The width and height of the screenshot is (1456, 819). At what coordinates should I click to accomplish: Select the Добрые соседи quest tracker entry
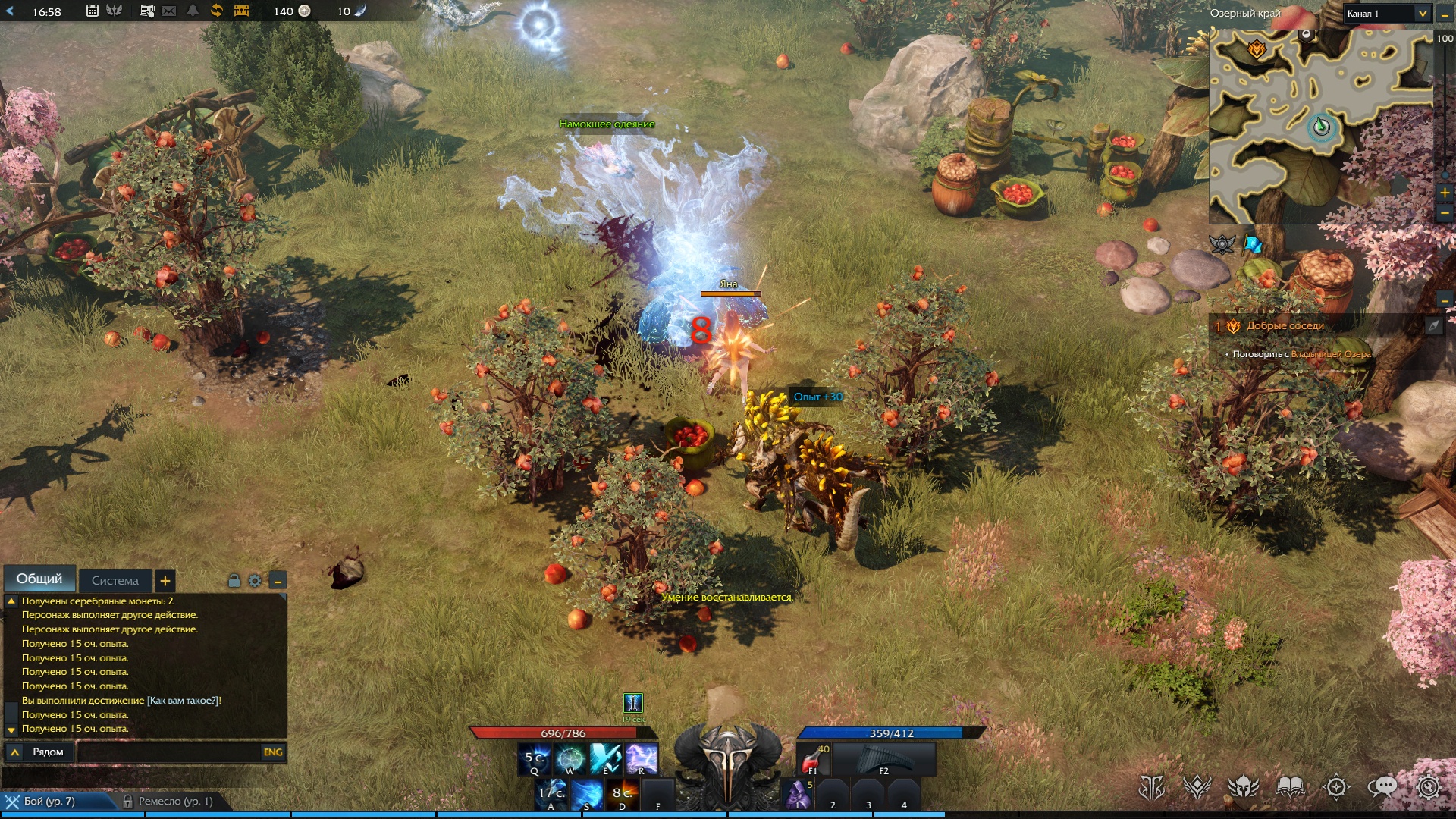[x=1285, y=326]
